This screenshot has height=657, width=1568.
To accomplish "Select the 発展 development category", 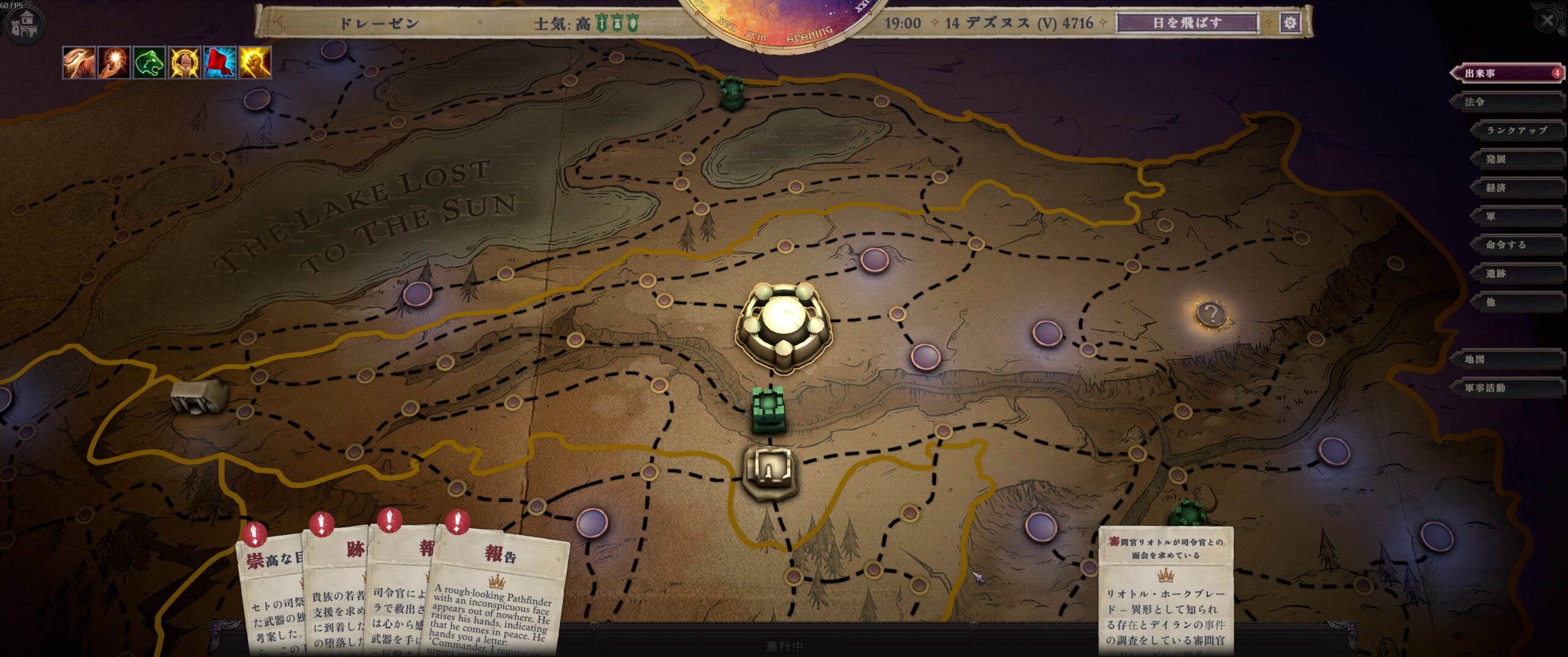I will [1517, 159].
